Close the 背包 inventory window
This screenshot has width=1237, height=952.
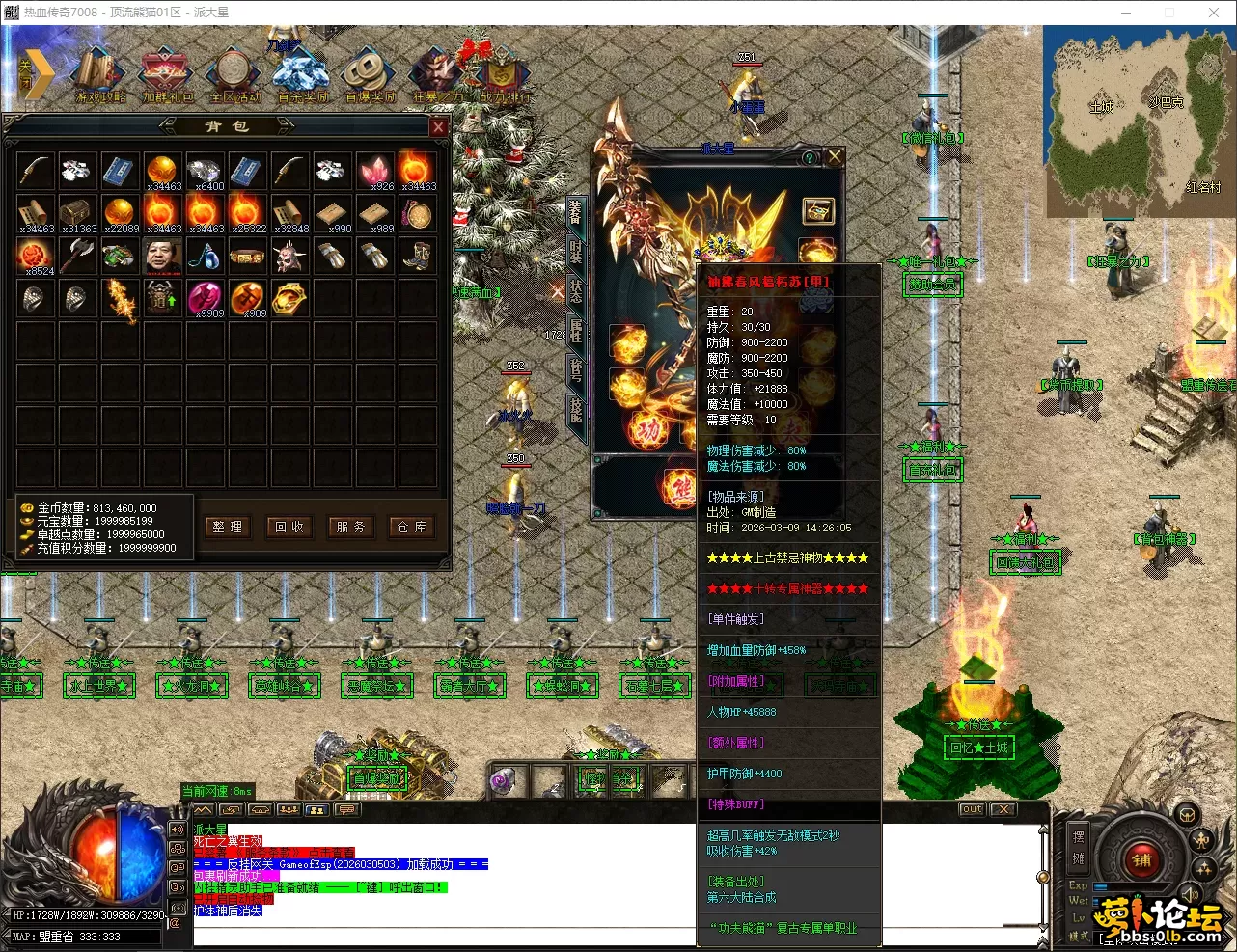[x=438, y=127]
